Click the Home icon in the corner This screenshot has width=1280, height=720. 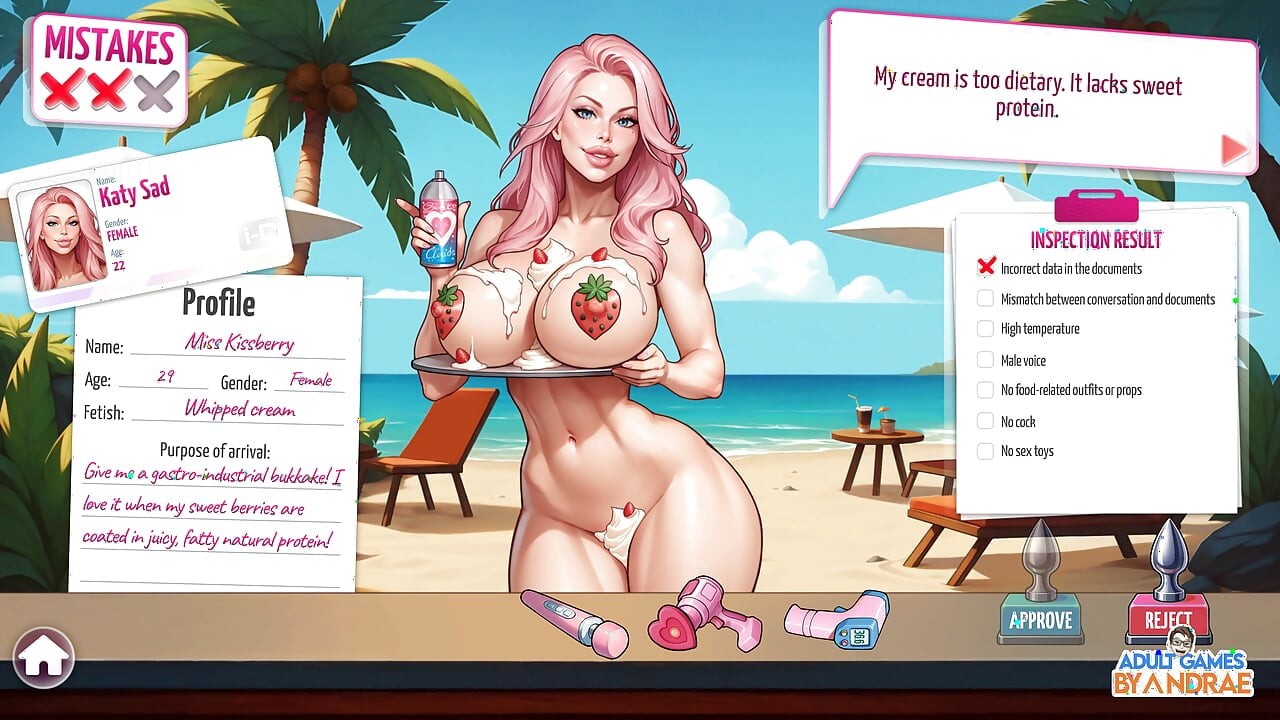pyautogui.click(x=45, y=656)
